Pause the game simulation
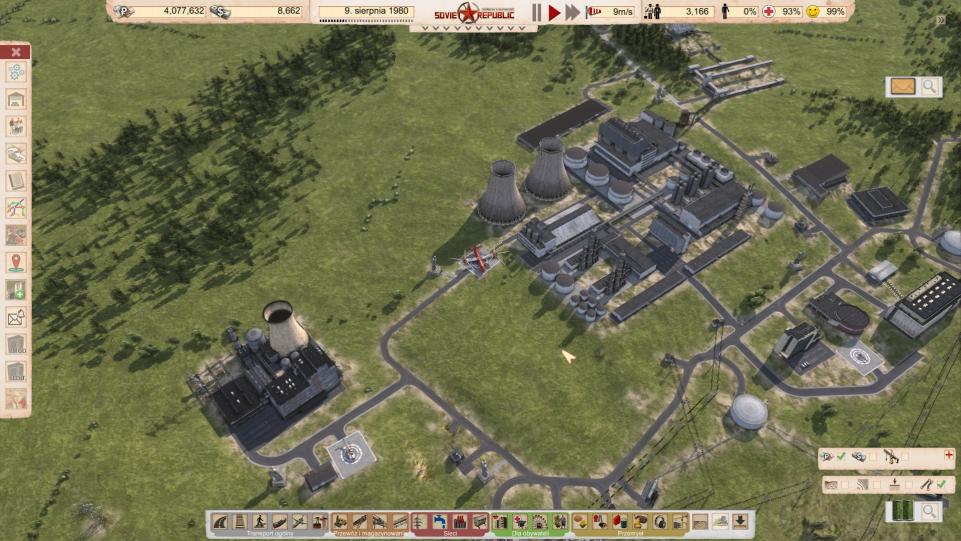The height and width of the screenshot is (541, 961). click(536, 12)
